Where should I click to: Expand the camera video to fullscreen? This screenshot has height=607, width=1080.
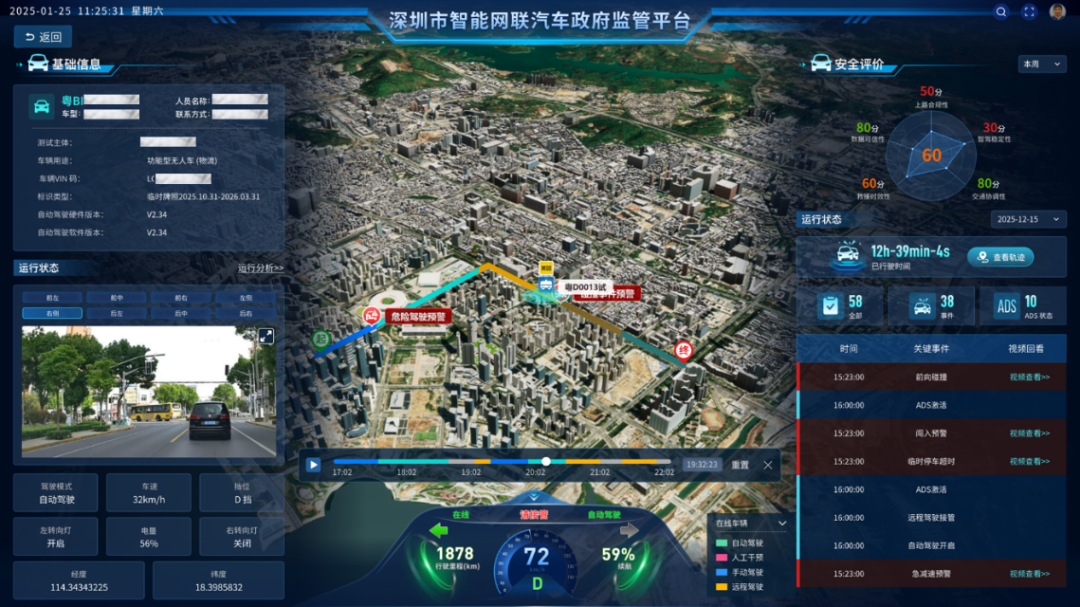[266, 336]
